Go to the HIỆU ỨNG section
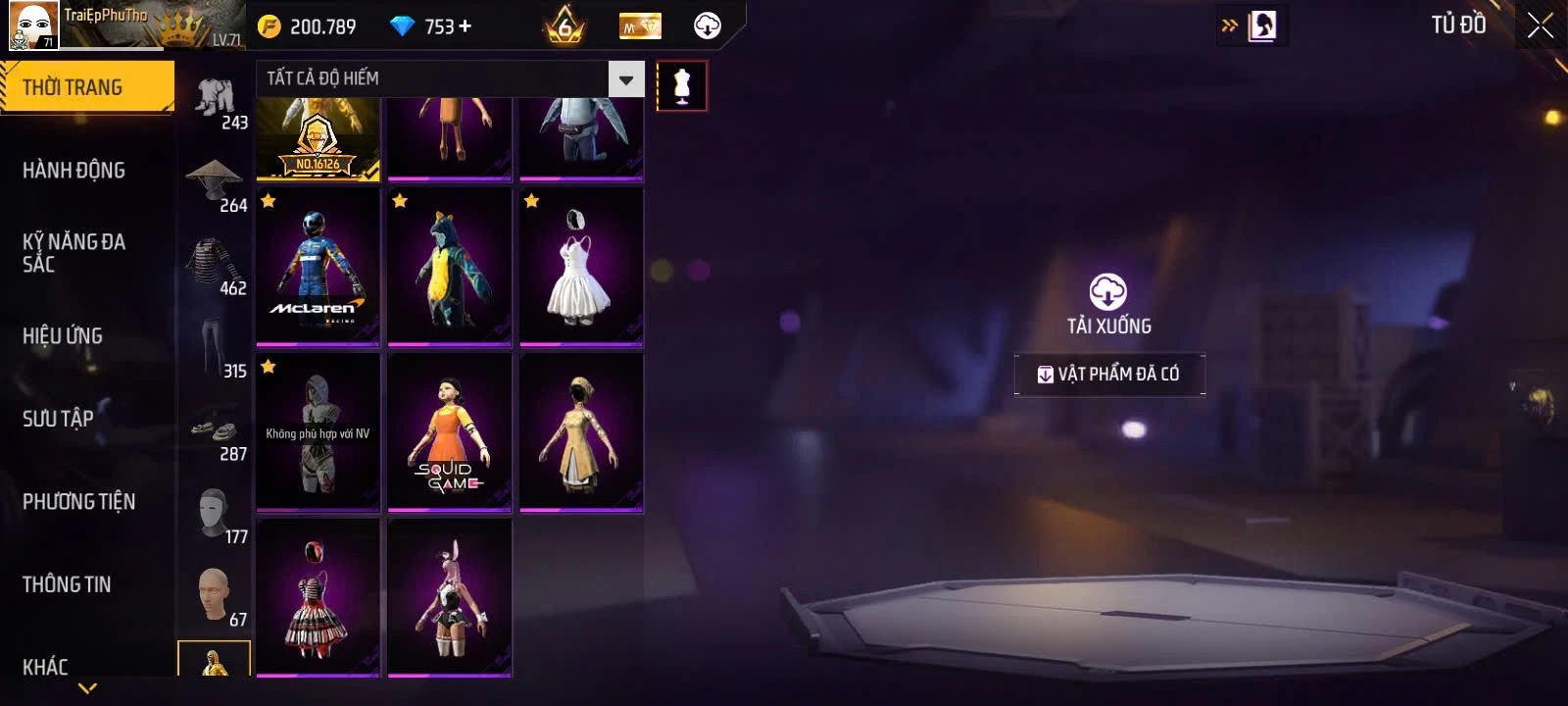 [63, 336]
